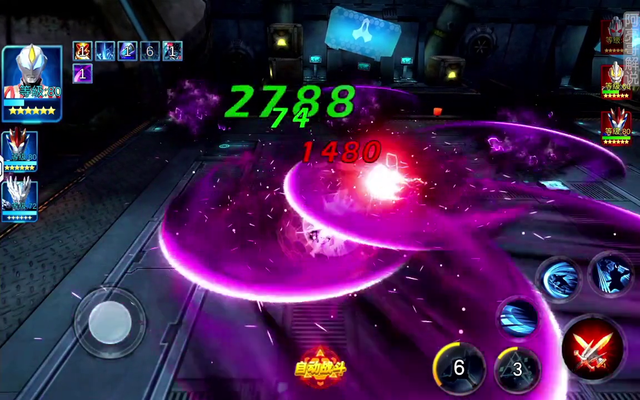The height and width of the screenshot is (400, 640).
Task: Inspect the purple buff icon below the row
Action: [83, 73]
